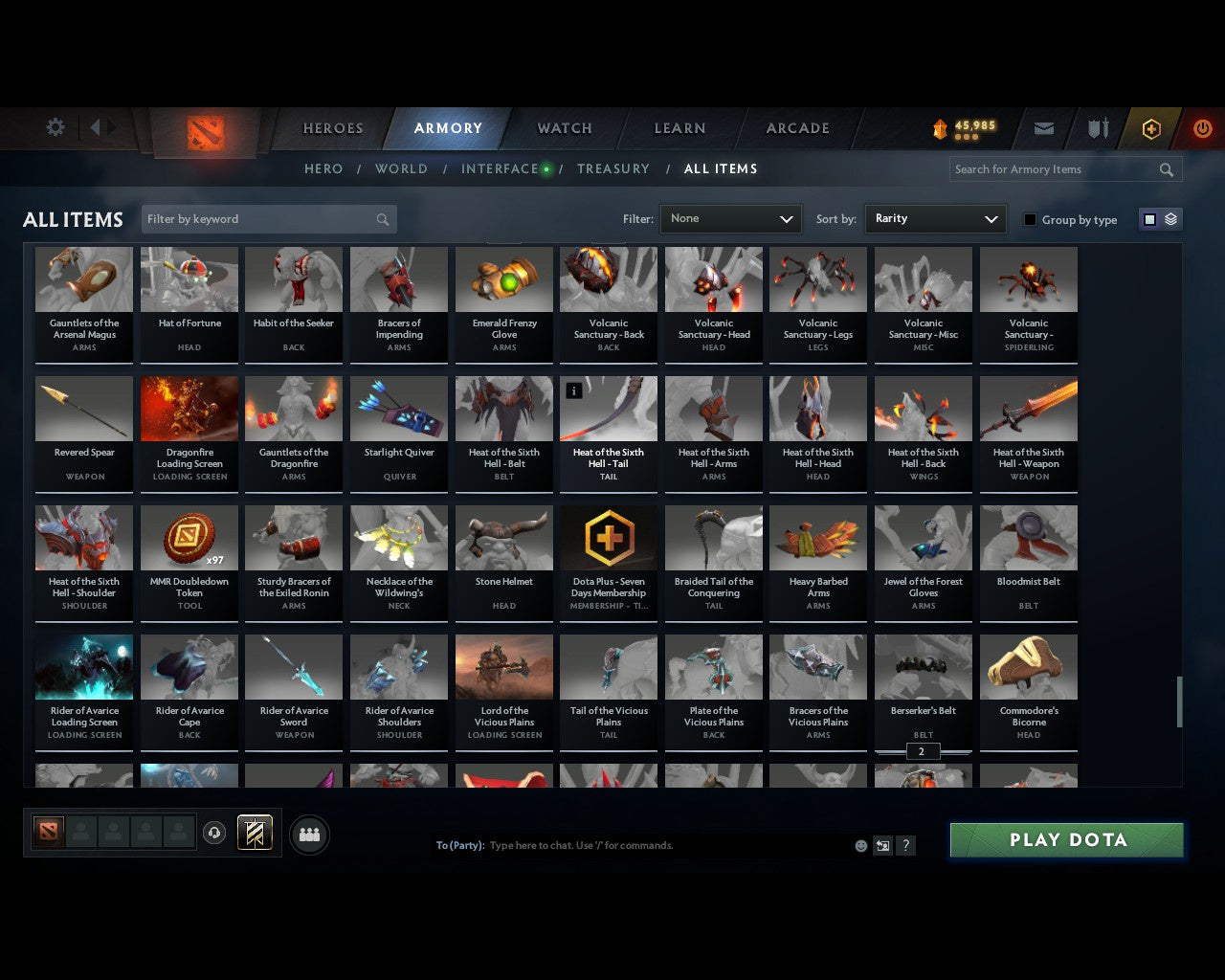Image resolution: width=1225 pixels, height=980 pixels.
Task: Open the Filter None dropdown
Action: click(730, 218)
